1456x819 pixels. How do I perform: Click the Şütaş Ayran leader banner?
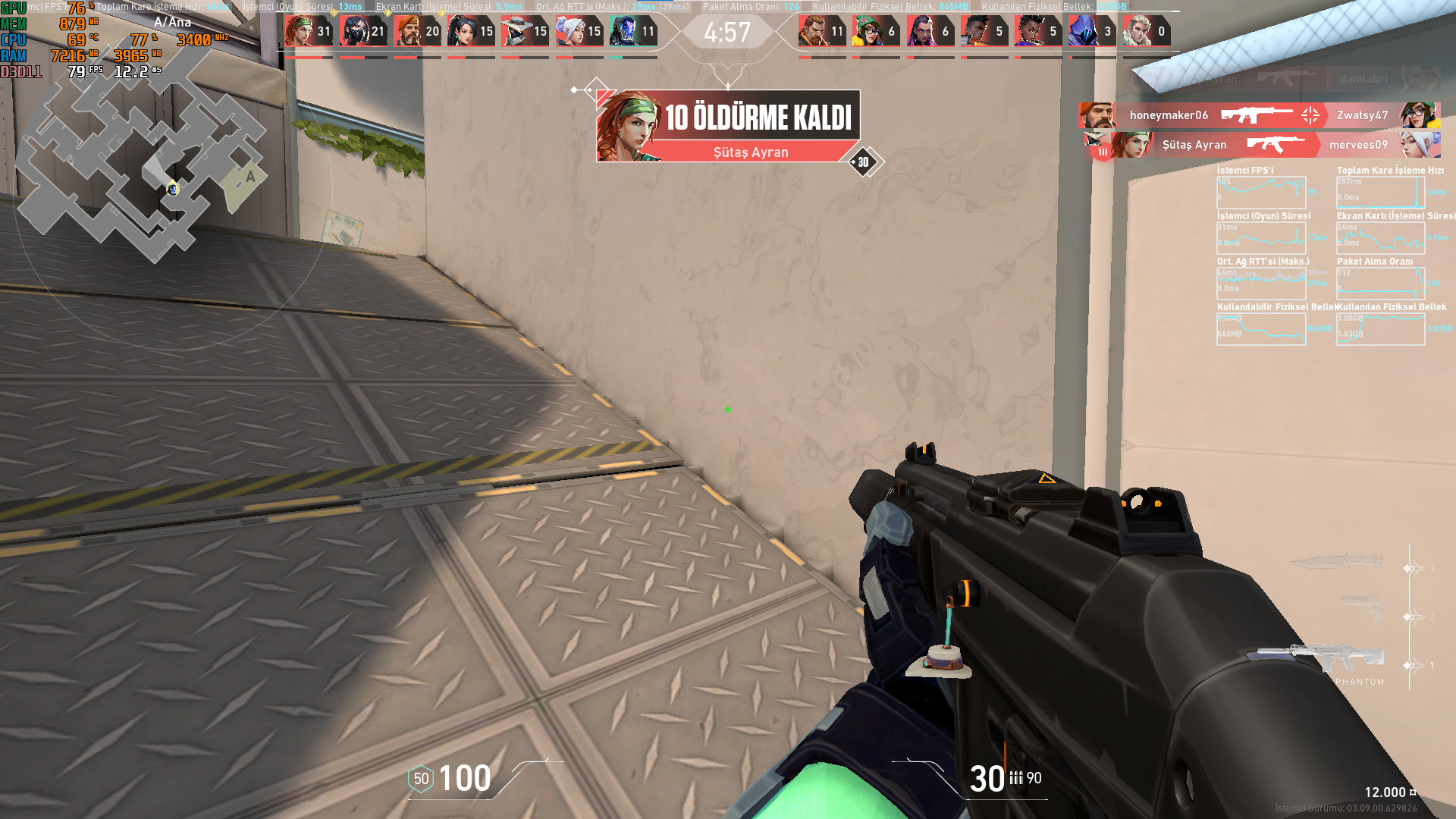pos(728,126)
